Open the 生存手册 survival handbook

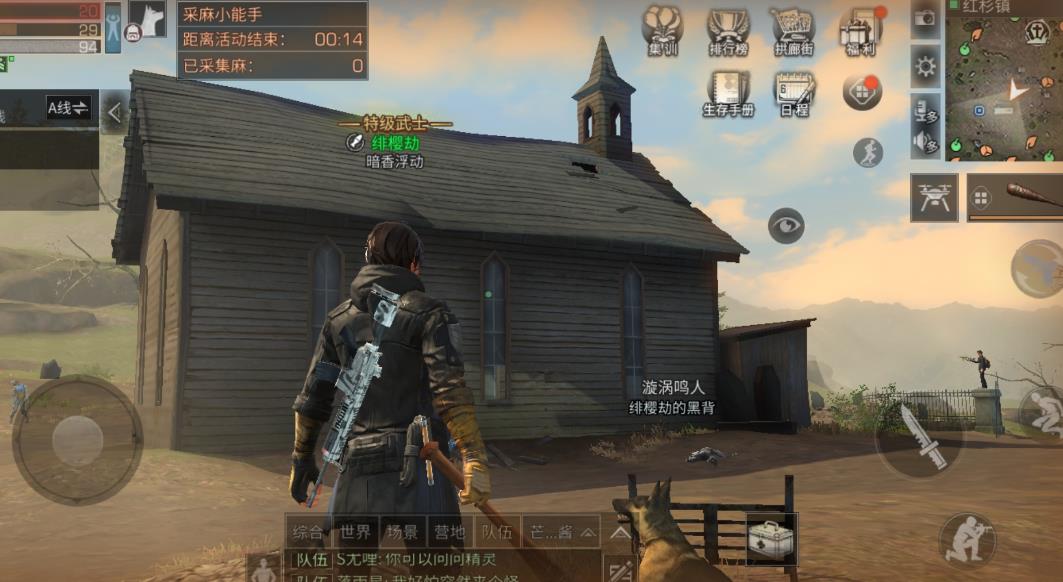[729, 94]
